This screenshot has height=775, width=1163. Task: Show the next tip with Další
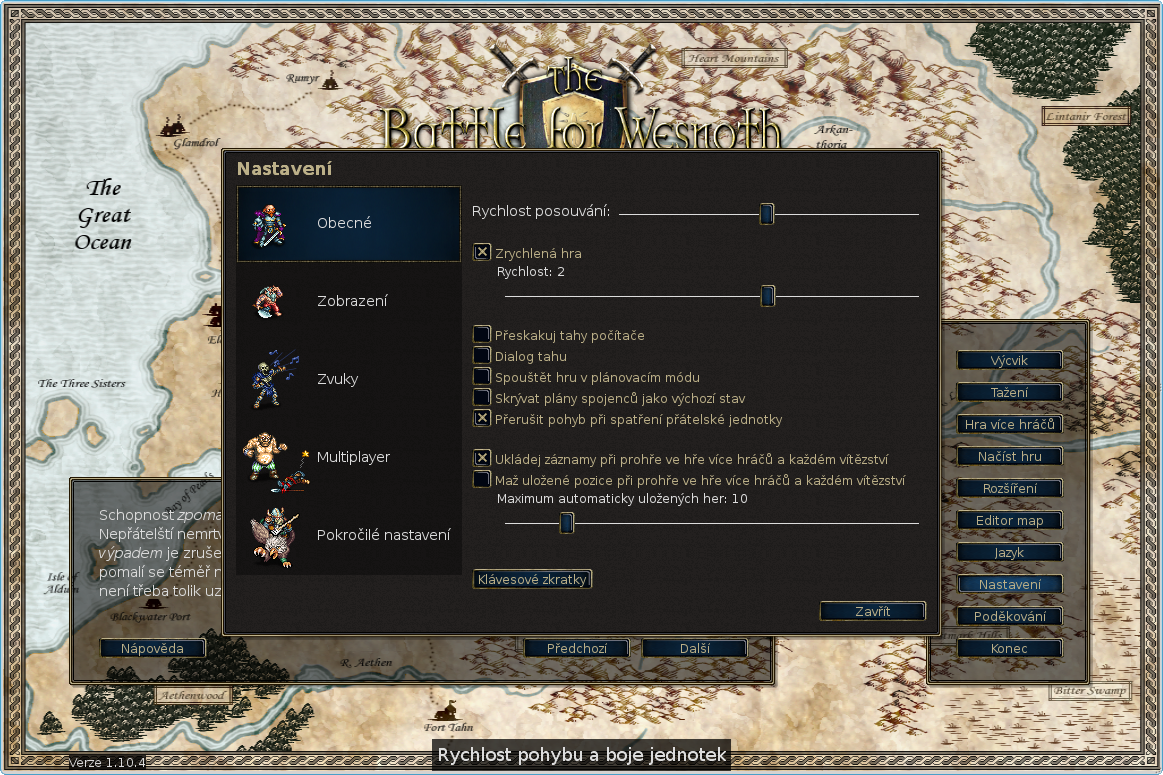694,648
